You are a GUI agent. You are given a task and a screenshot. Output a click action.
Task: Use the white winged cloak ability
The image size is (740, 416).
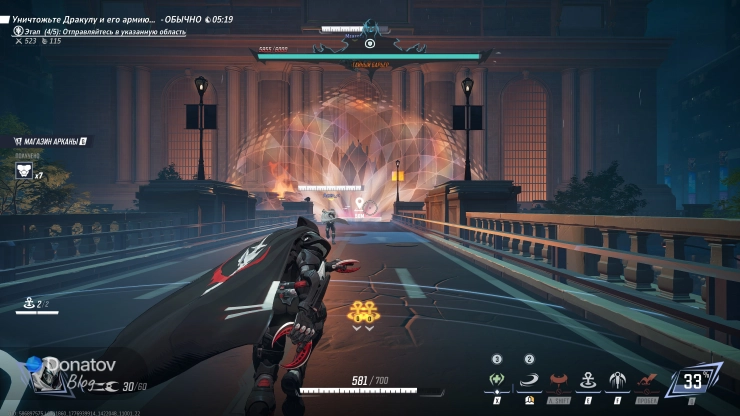(x=617, y=381)
